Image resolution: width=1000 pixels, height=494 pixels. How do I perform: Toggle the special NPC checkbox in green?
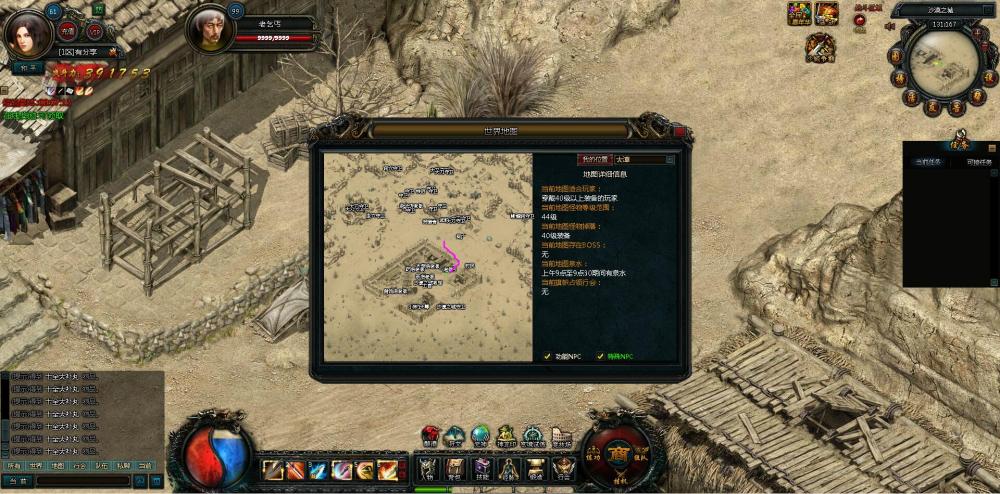(x=601, y=356)
